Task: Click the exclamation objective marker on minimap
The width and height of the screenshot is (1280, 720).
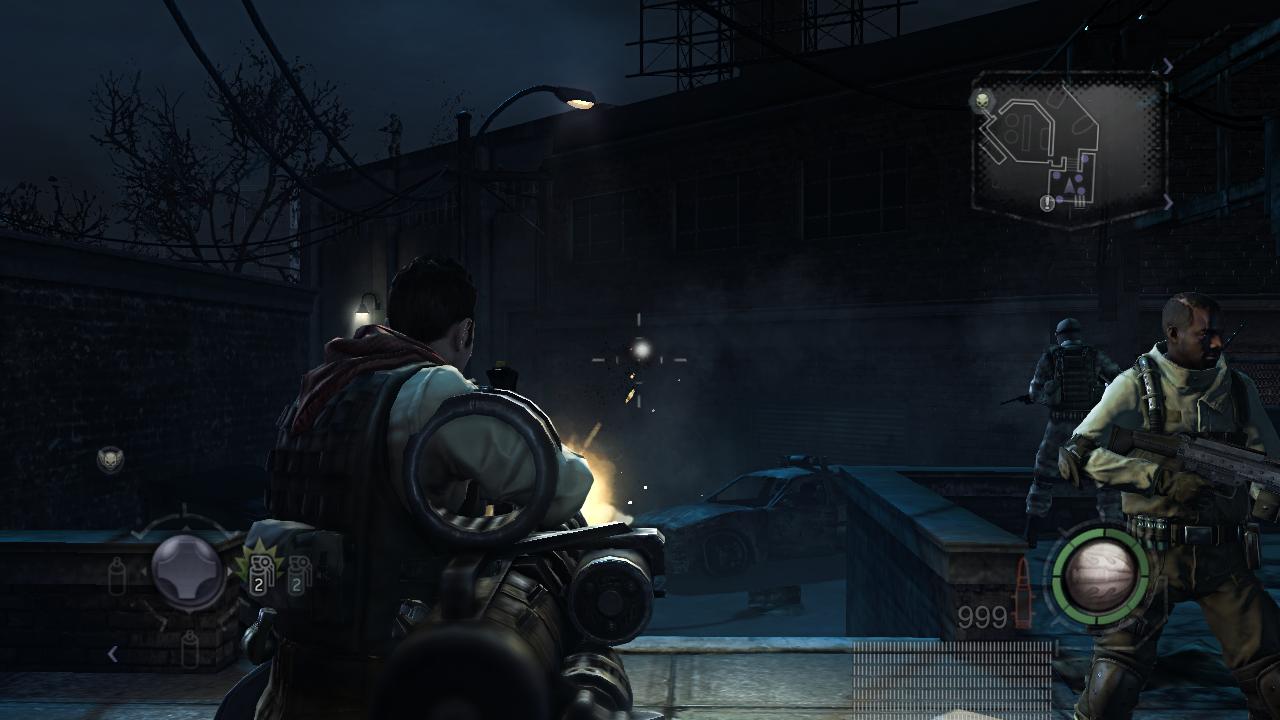Action: pos(1047,204)
